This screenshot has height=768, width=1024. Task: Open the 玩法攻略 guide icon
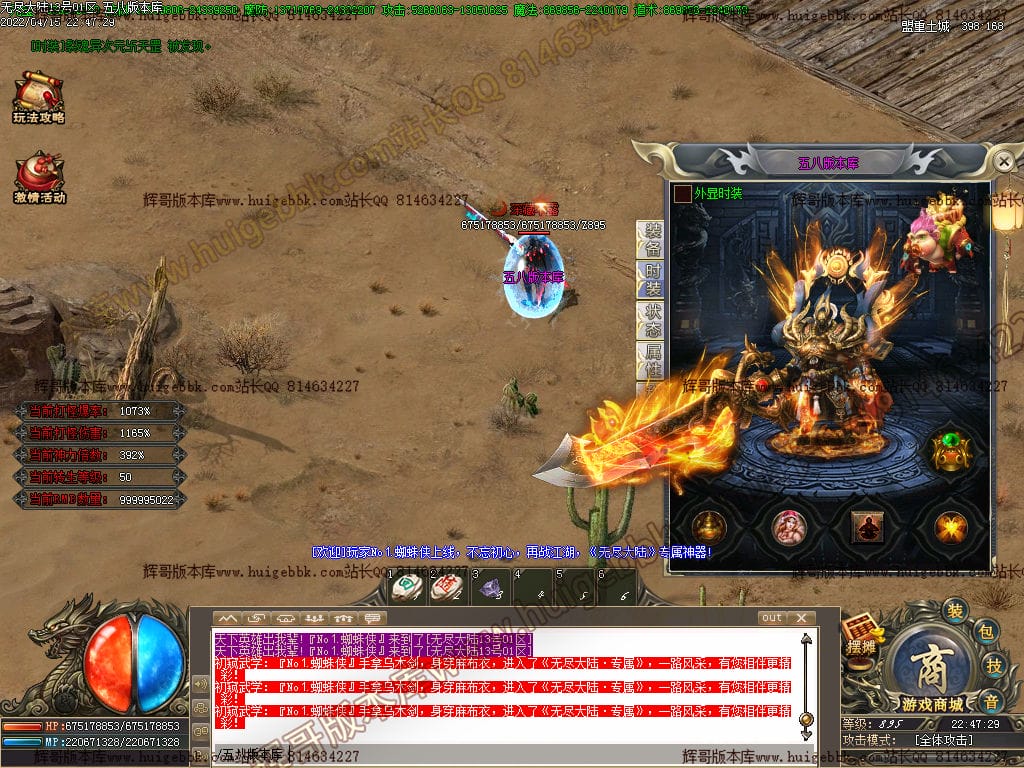coord(39,98)
